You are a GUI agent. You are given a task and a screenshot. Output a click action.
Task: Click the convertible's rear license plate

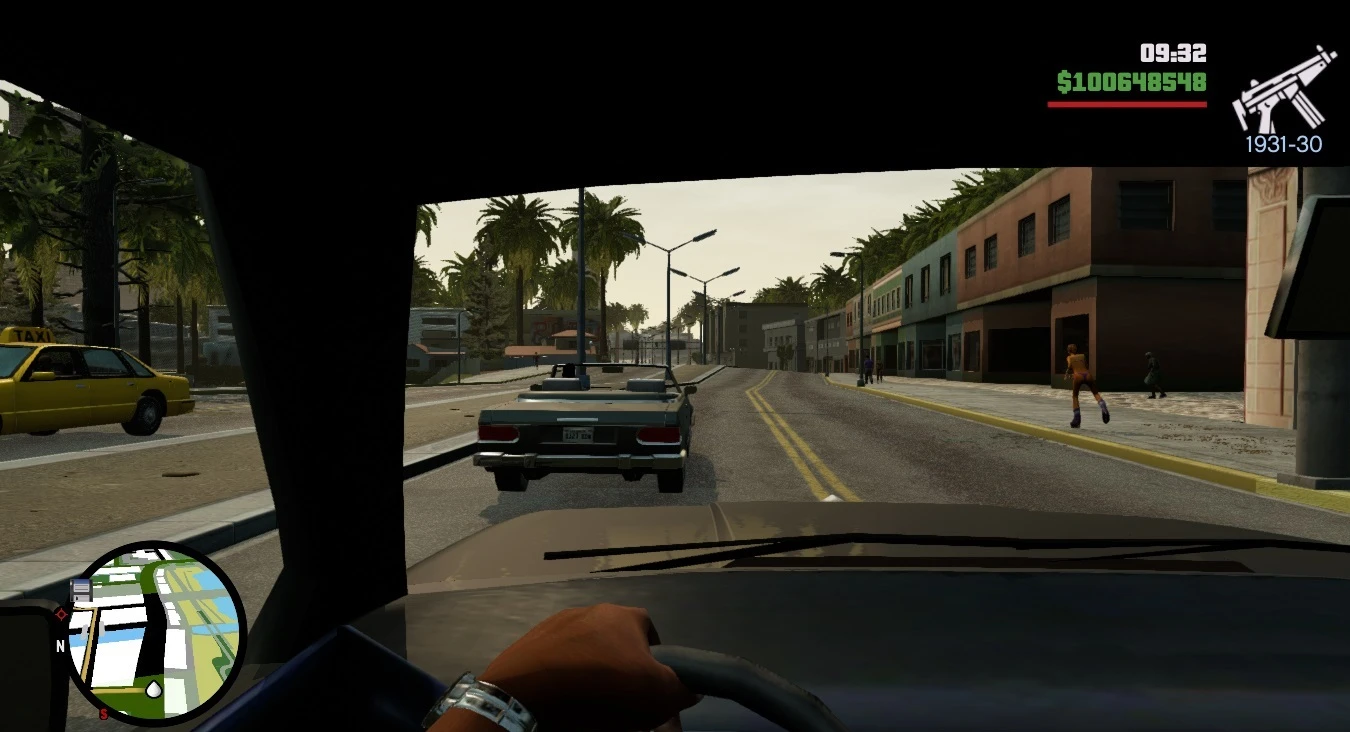tap(578, 434)
